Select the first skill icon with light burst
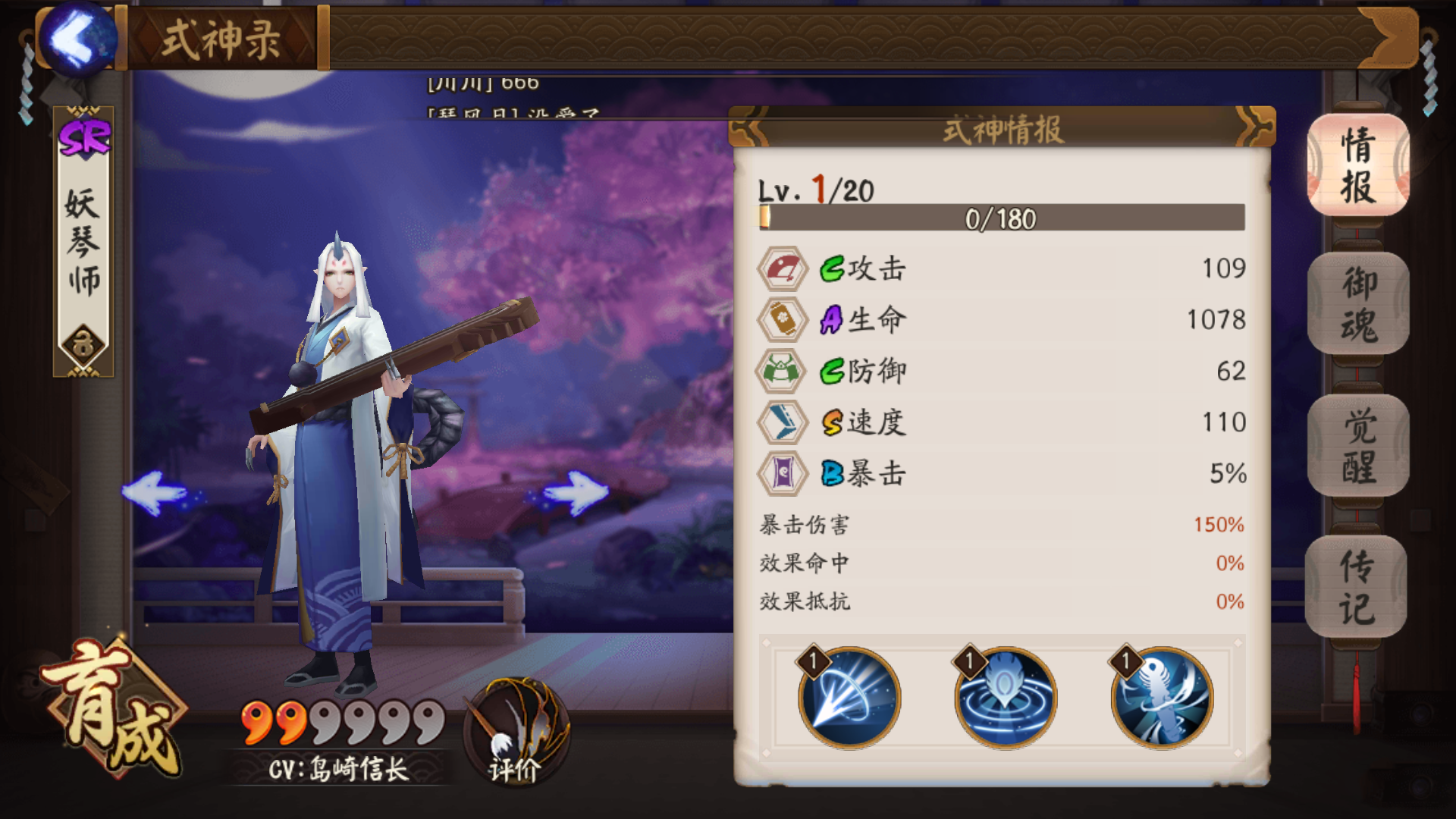1456x819 pixels. (x=849, y=698)
